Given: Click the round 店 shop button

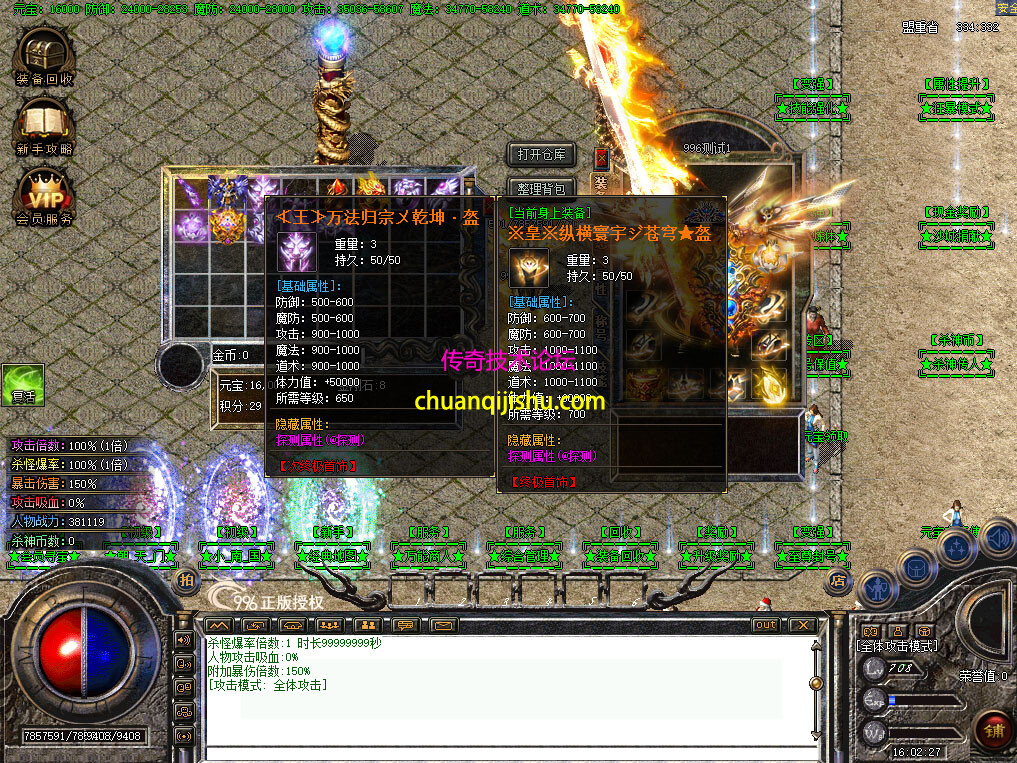Looking at the screenshot, I should (838, 579).
